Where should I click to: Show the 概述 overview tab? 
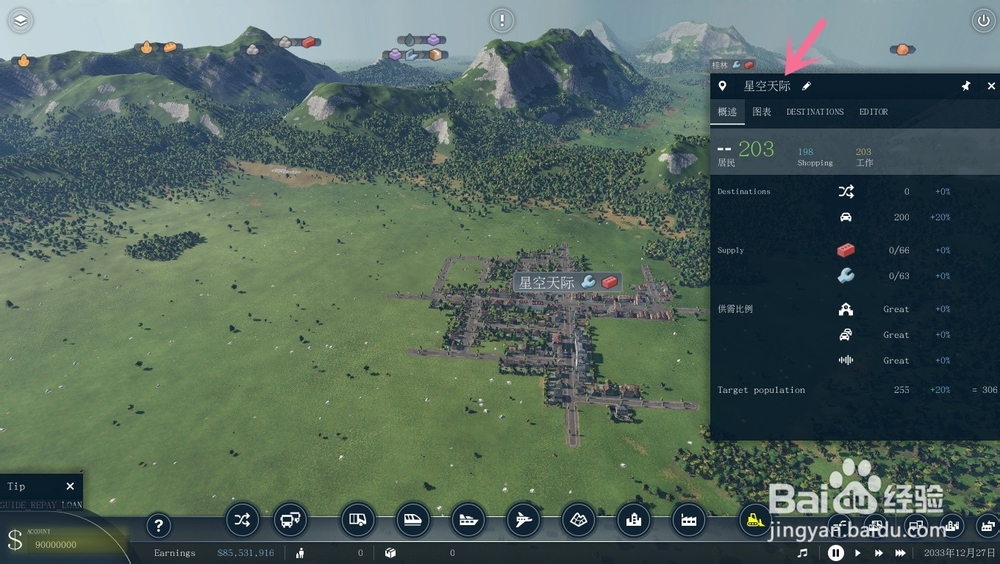tap(727, 112)
